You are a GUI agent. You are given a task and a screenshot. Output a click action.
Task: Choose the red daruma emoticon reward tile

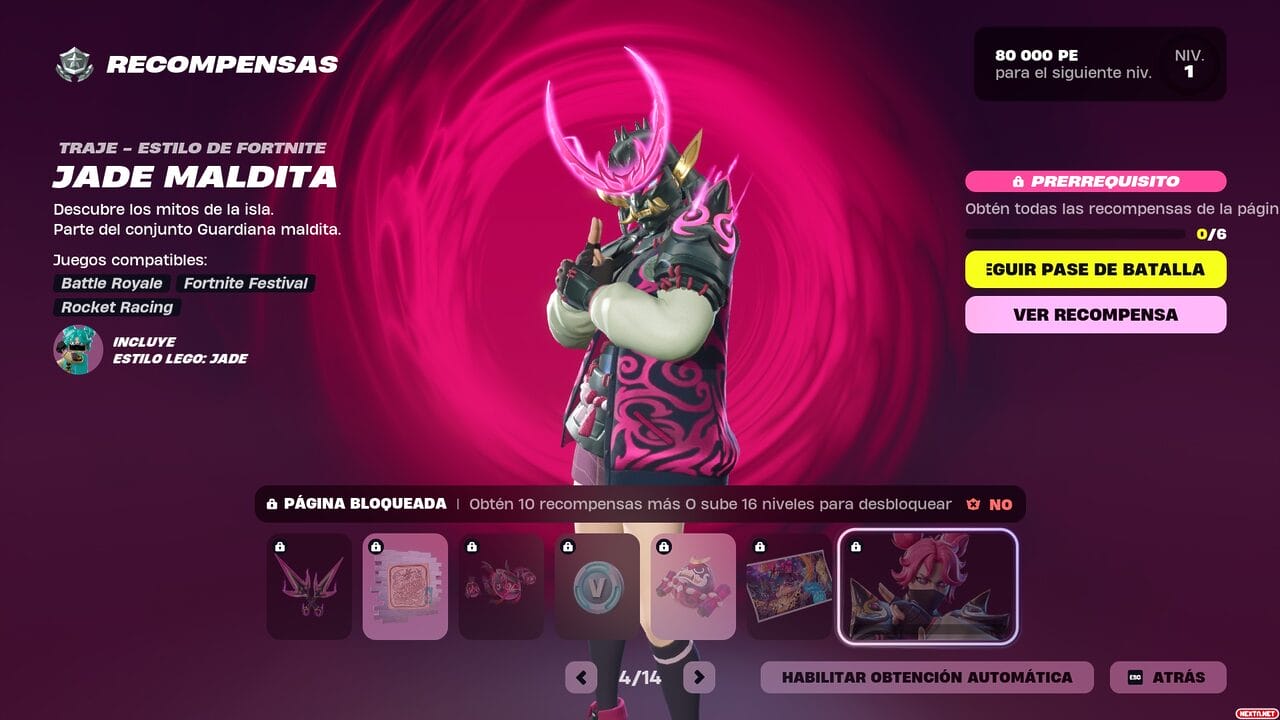[693, 586]
